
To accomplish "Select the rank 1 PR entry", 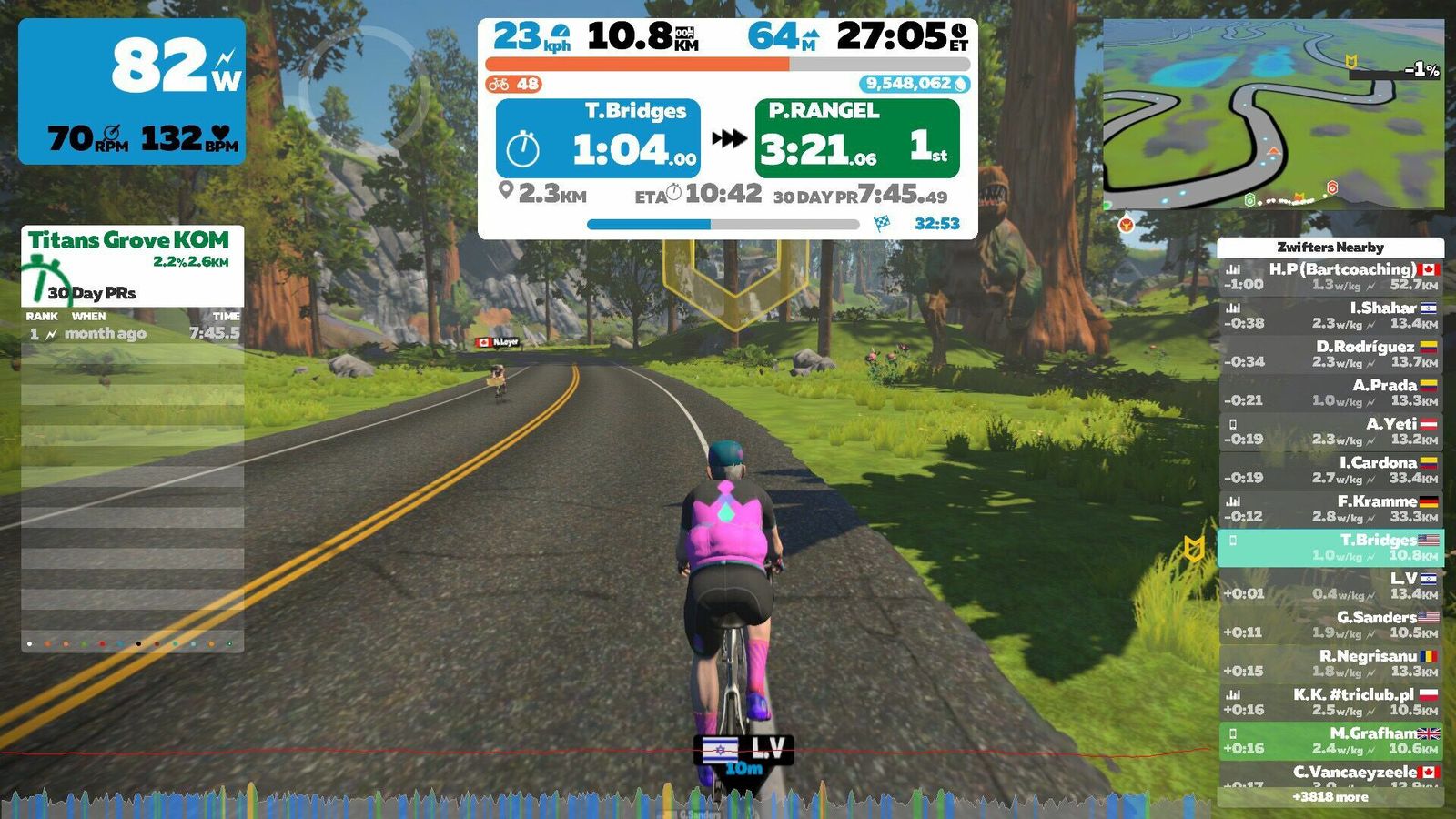I will coord(132,334).
